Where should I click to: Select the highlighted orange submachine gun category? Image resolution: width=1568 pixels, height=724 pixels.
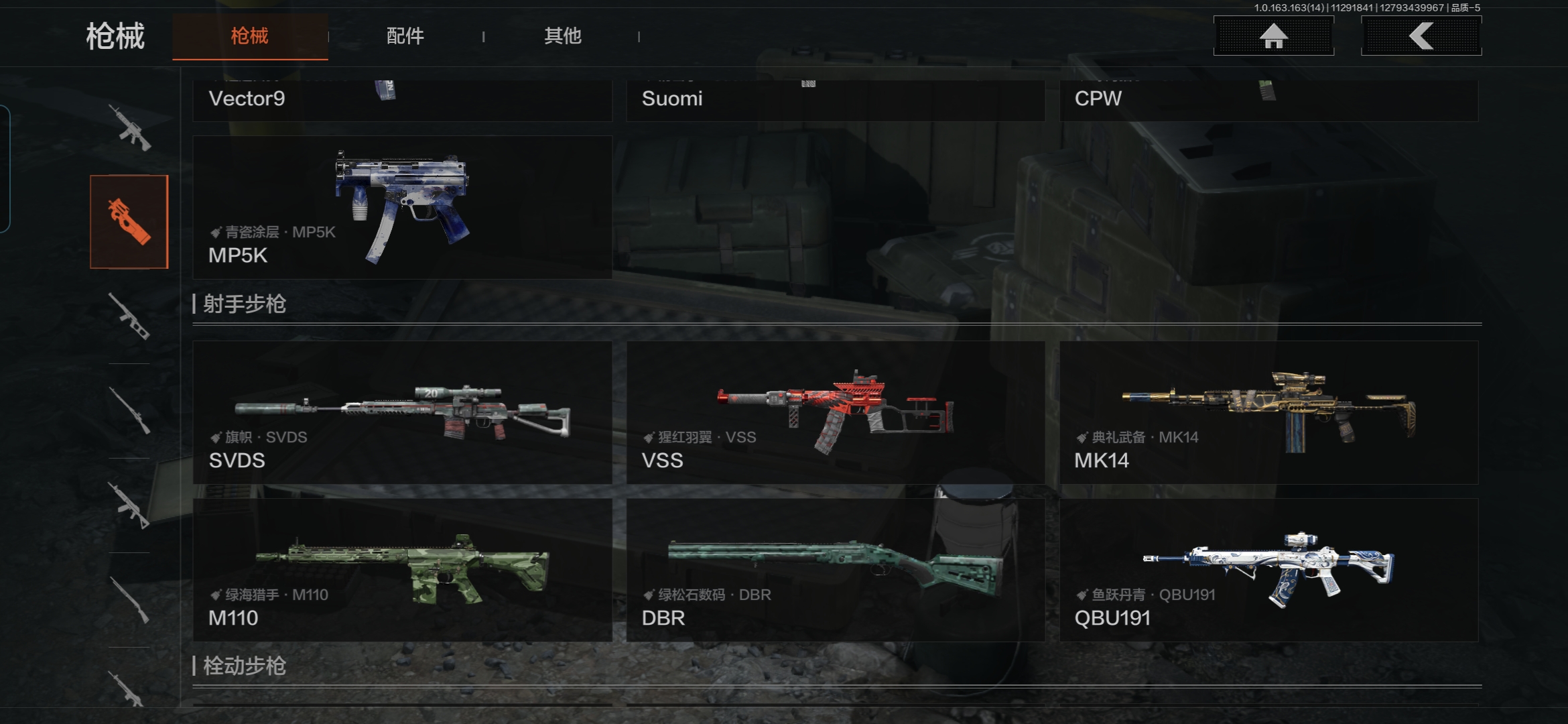pyautogui.click(x=129, y=222)
